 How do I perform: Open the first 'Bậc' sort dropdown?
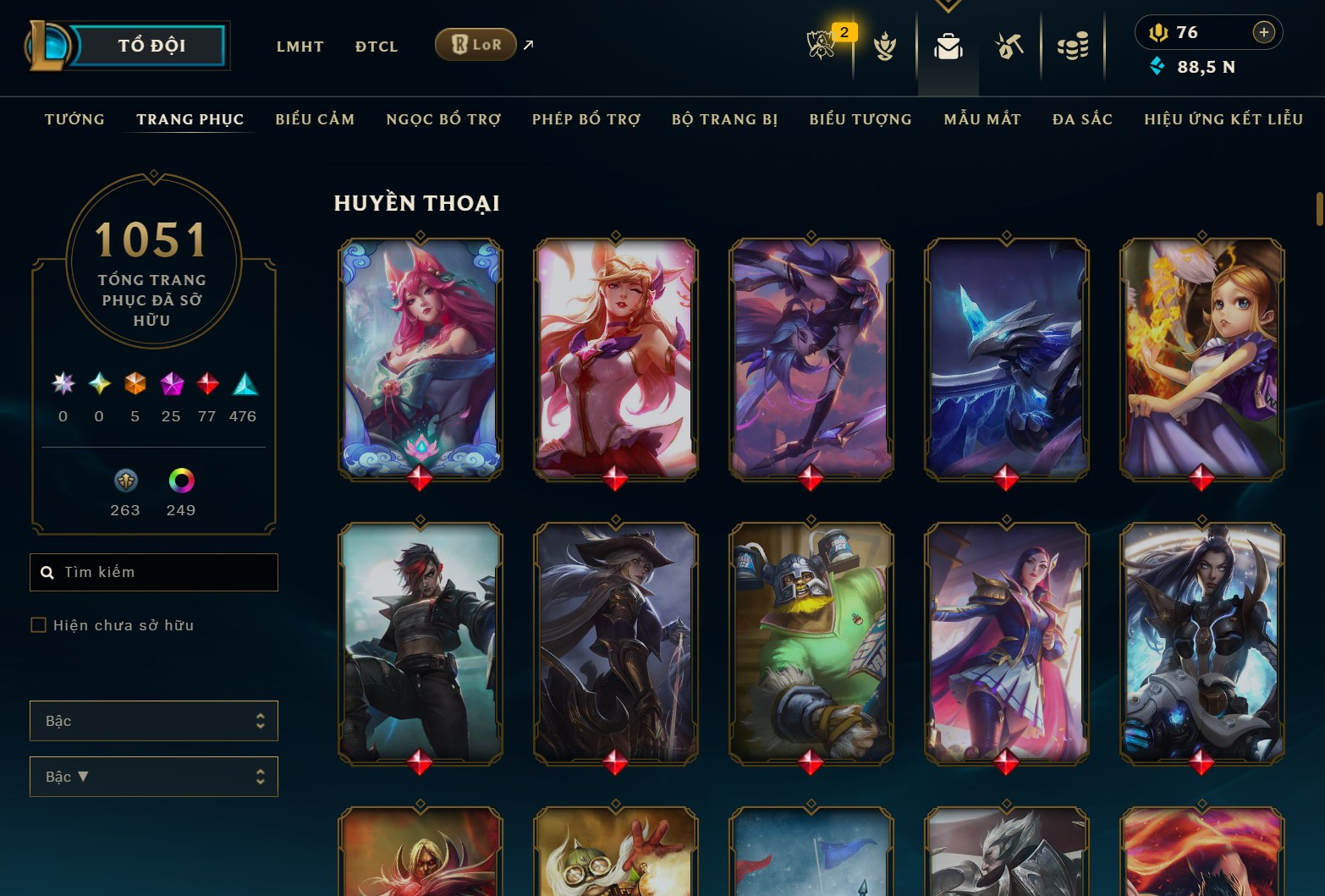pyautogui.click(x=153, y=720)
